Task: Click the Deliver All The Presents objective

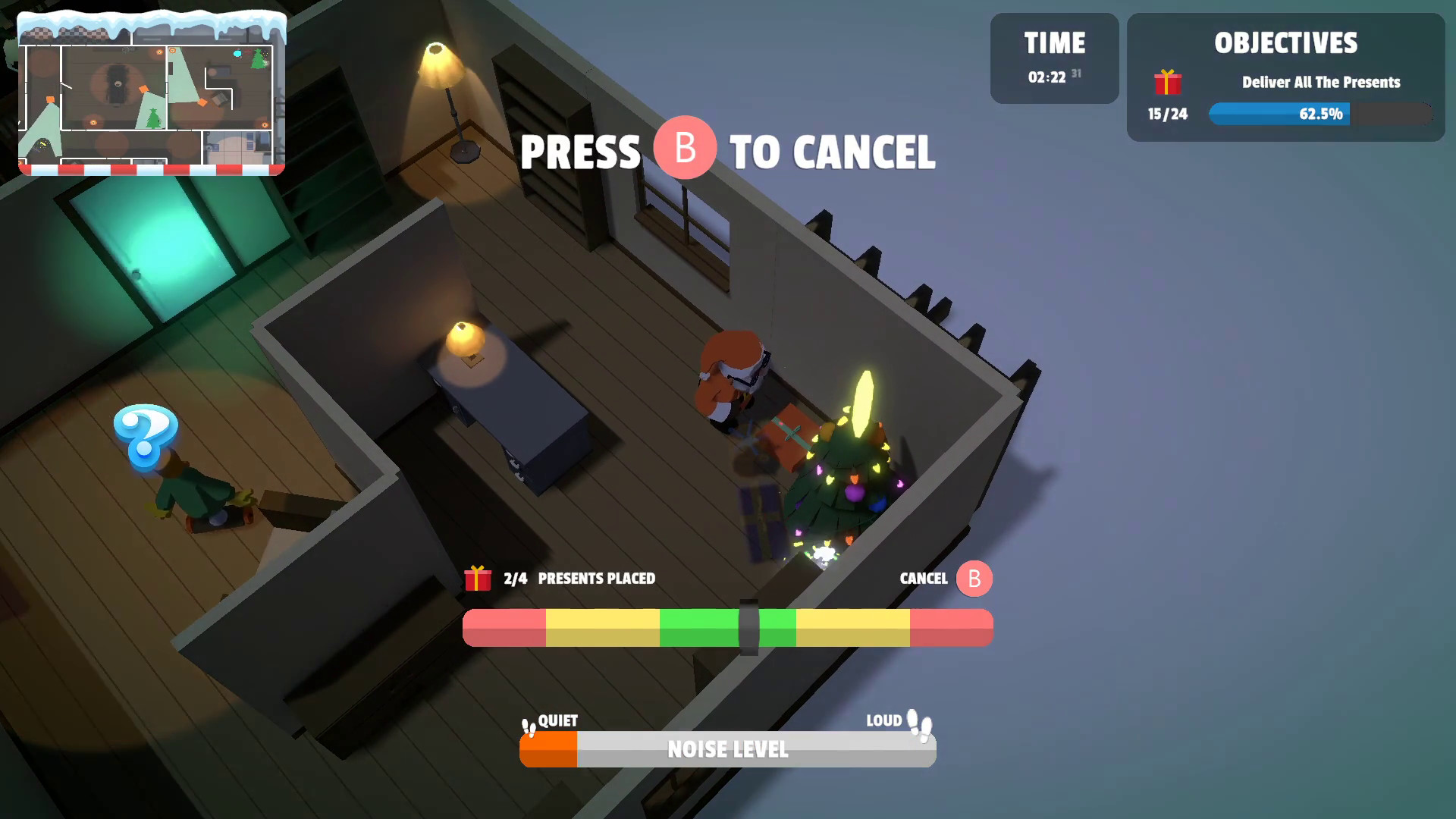Action: point(1319,83)
